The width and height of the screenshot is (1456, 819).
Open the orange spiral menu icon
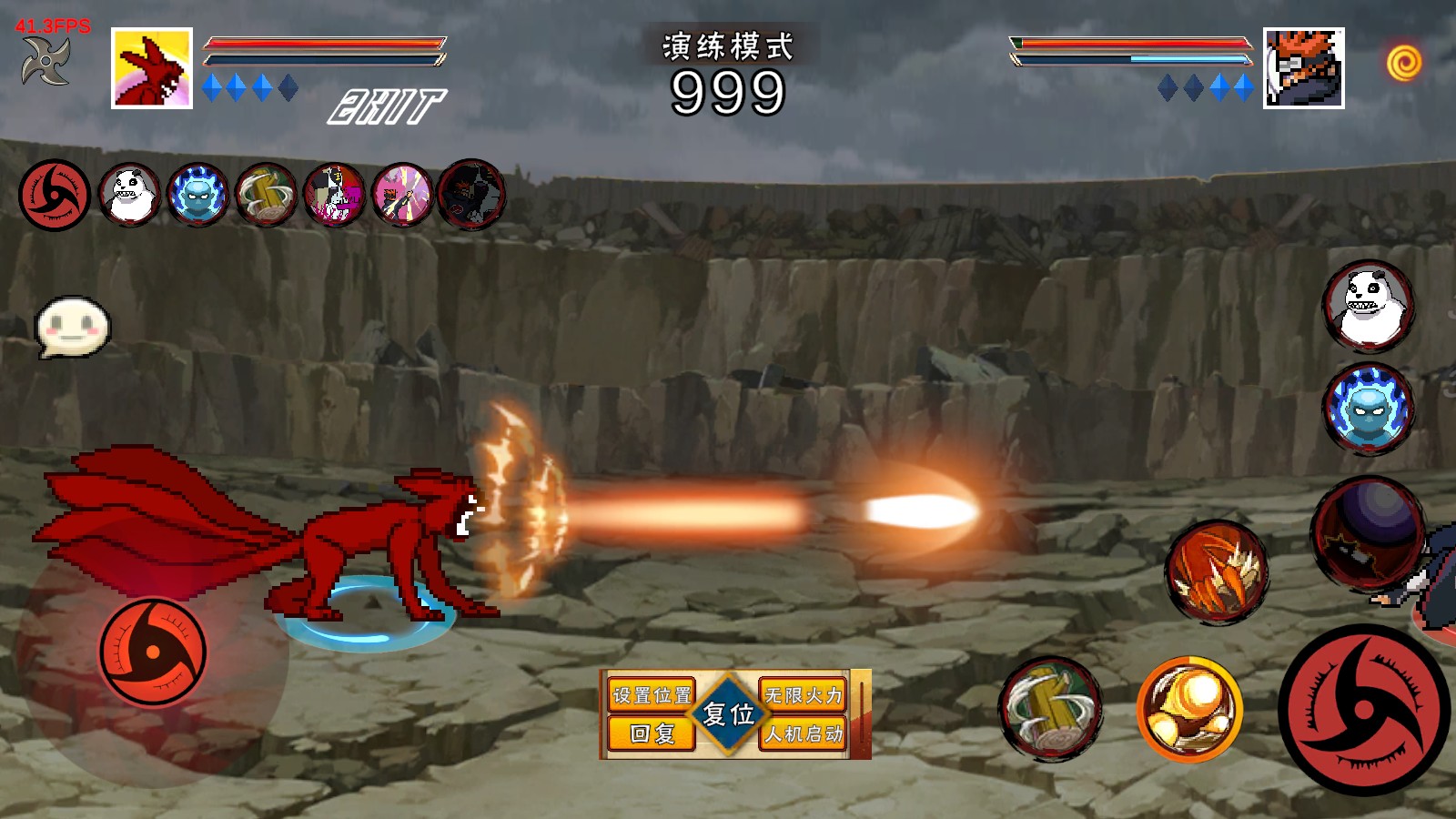pos(1403,63)
